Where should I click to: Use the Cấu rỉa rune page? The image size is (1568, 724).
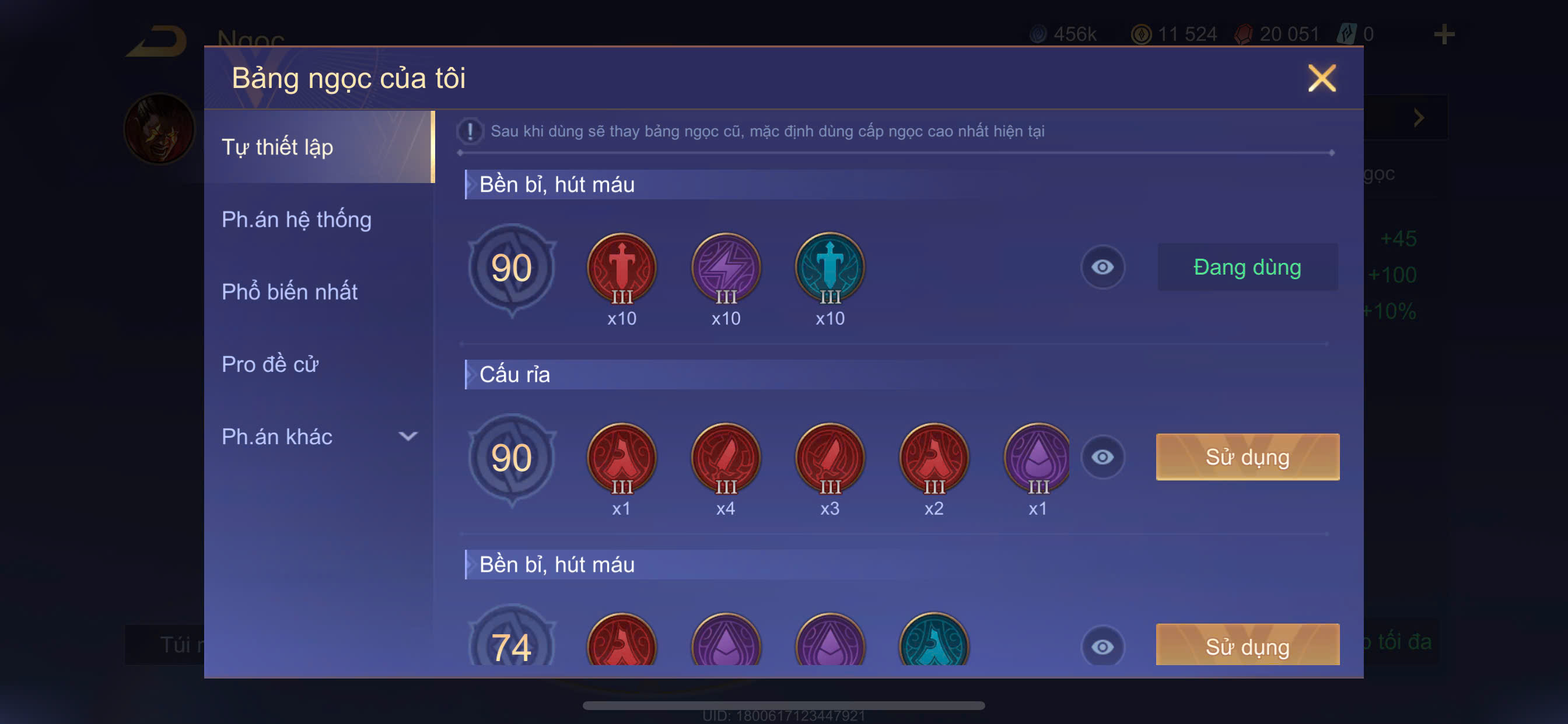pyautogui.click(x=1247, y=457)
